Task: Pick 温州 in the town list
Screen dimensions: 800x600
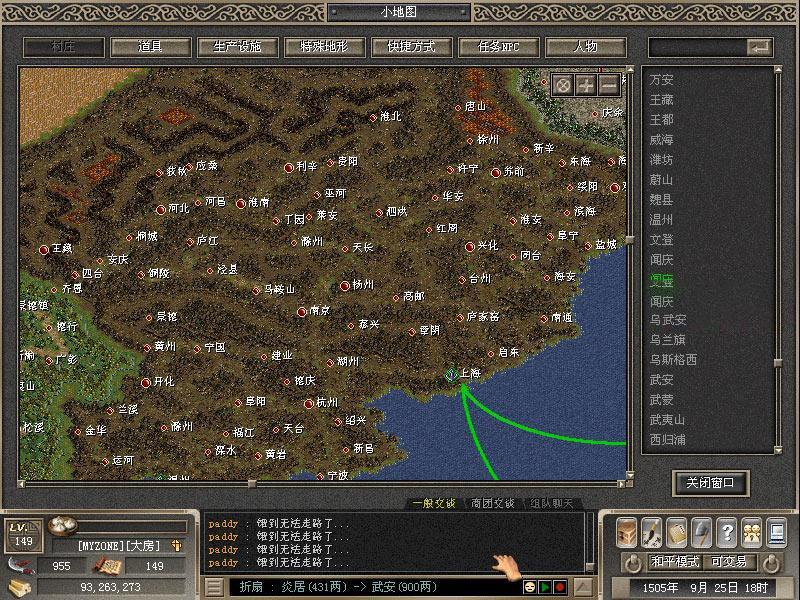Action: (x=662, y=219)
